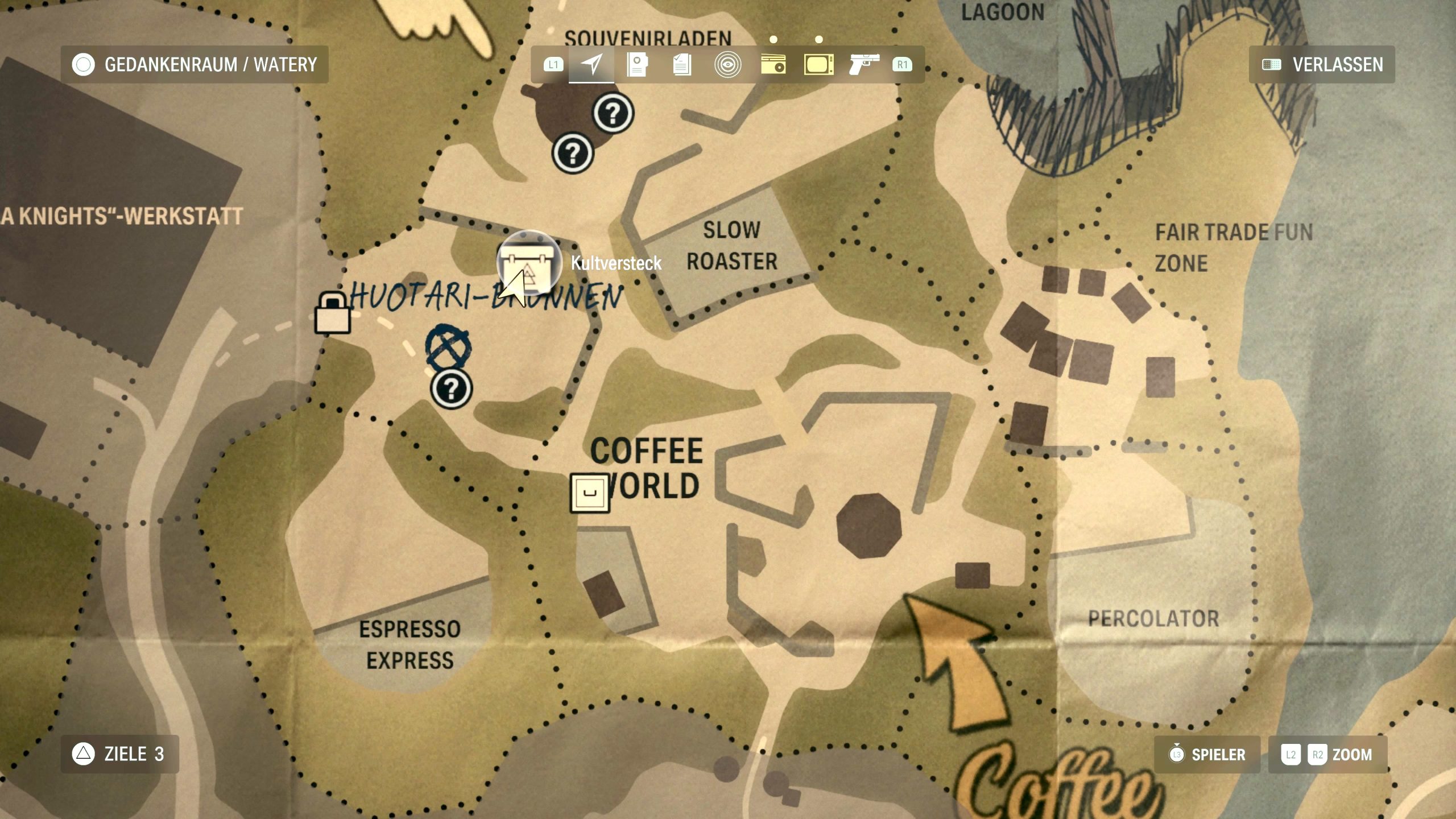The image size is (1456, 819).
Task: Select the map arrow tab
Action: coord(591,64)
